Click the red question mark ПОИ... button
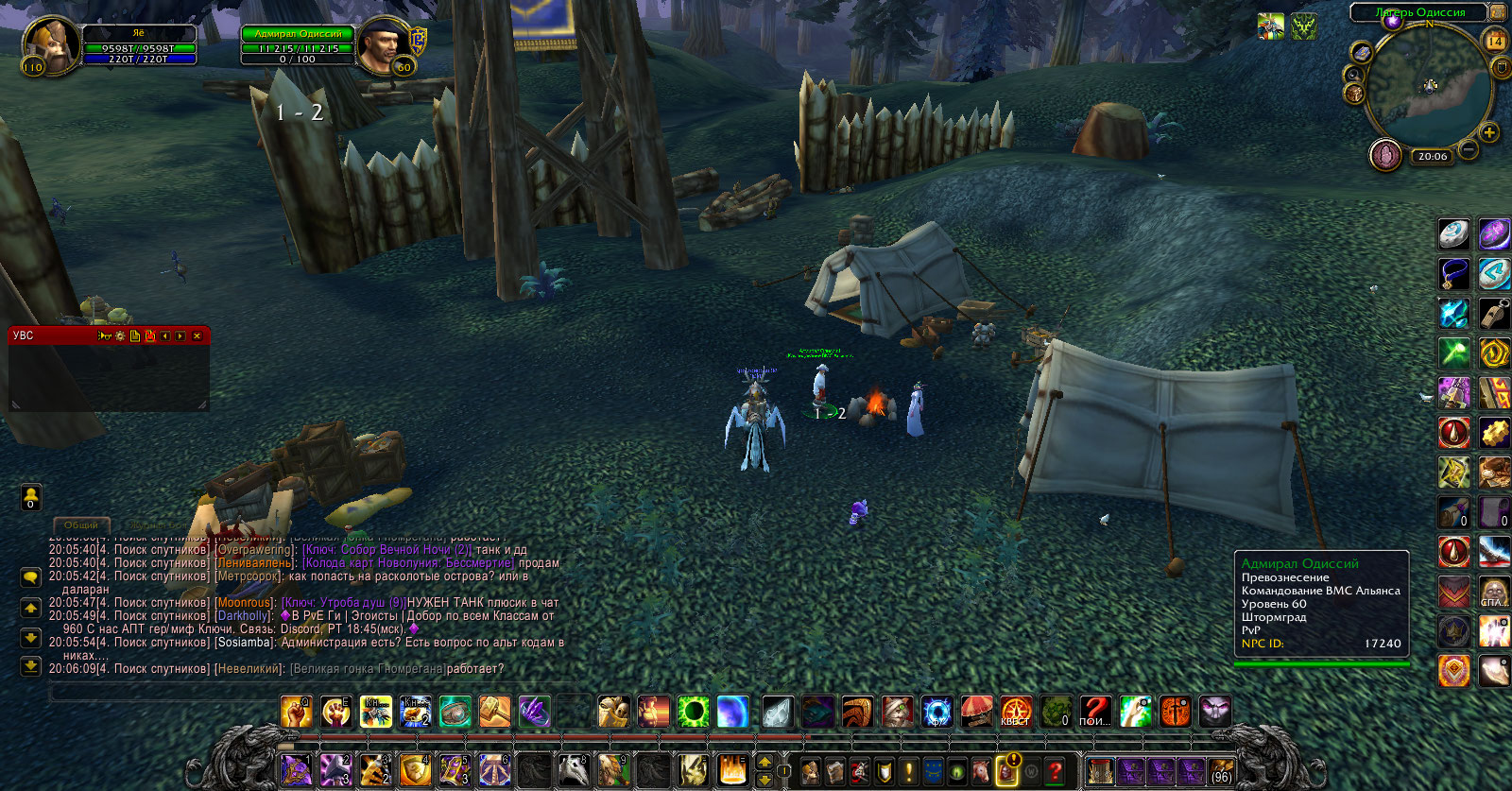The height and width of the screenshot is (791, 1512). pos(1095,712)
